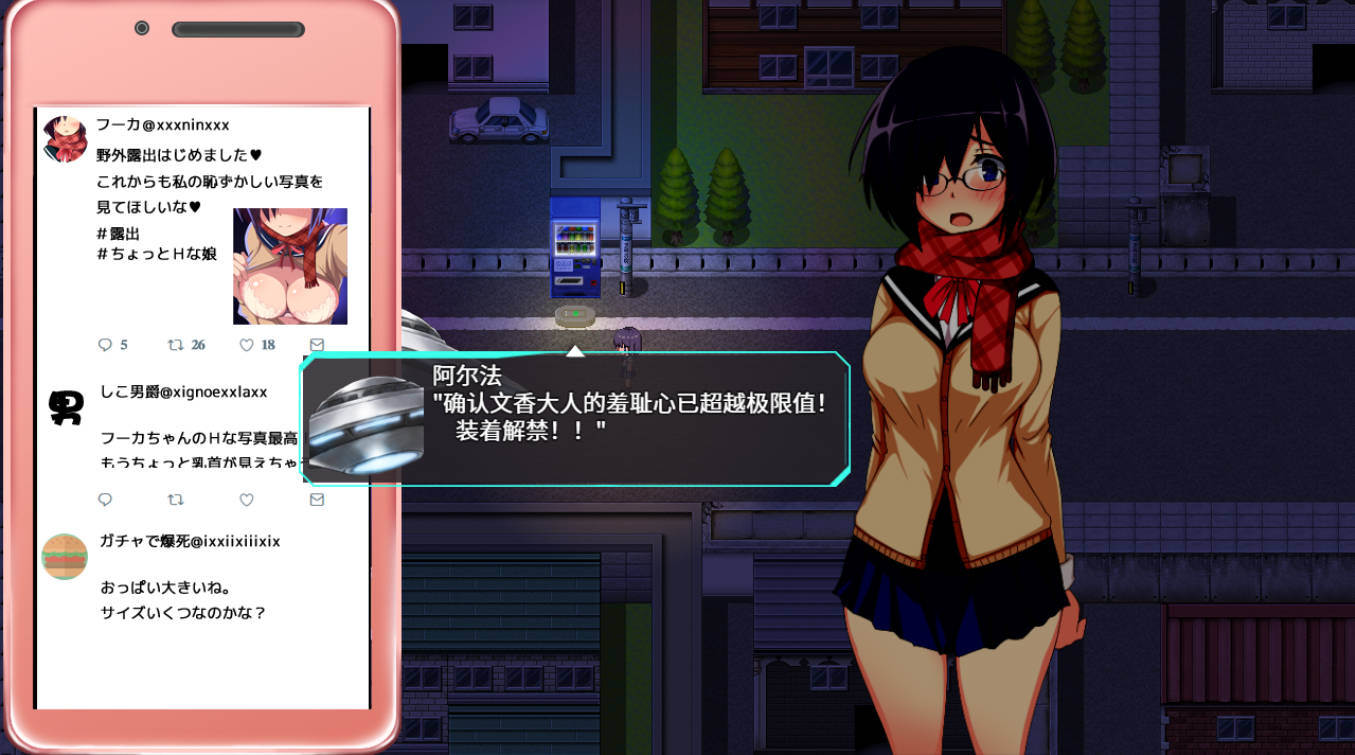The image size is (1355, 755).
Task: Click the retweet icon under しこ男爵's tweet
Action: coord(177,500)
